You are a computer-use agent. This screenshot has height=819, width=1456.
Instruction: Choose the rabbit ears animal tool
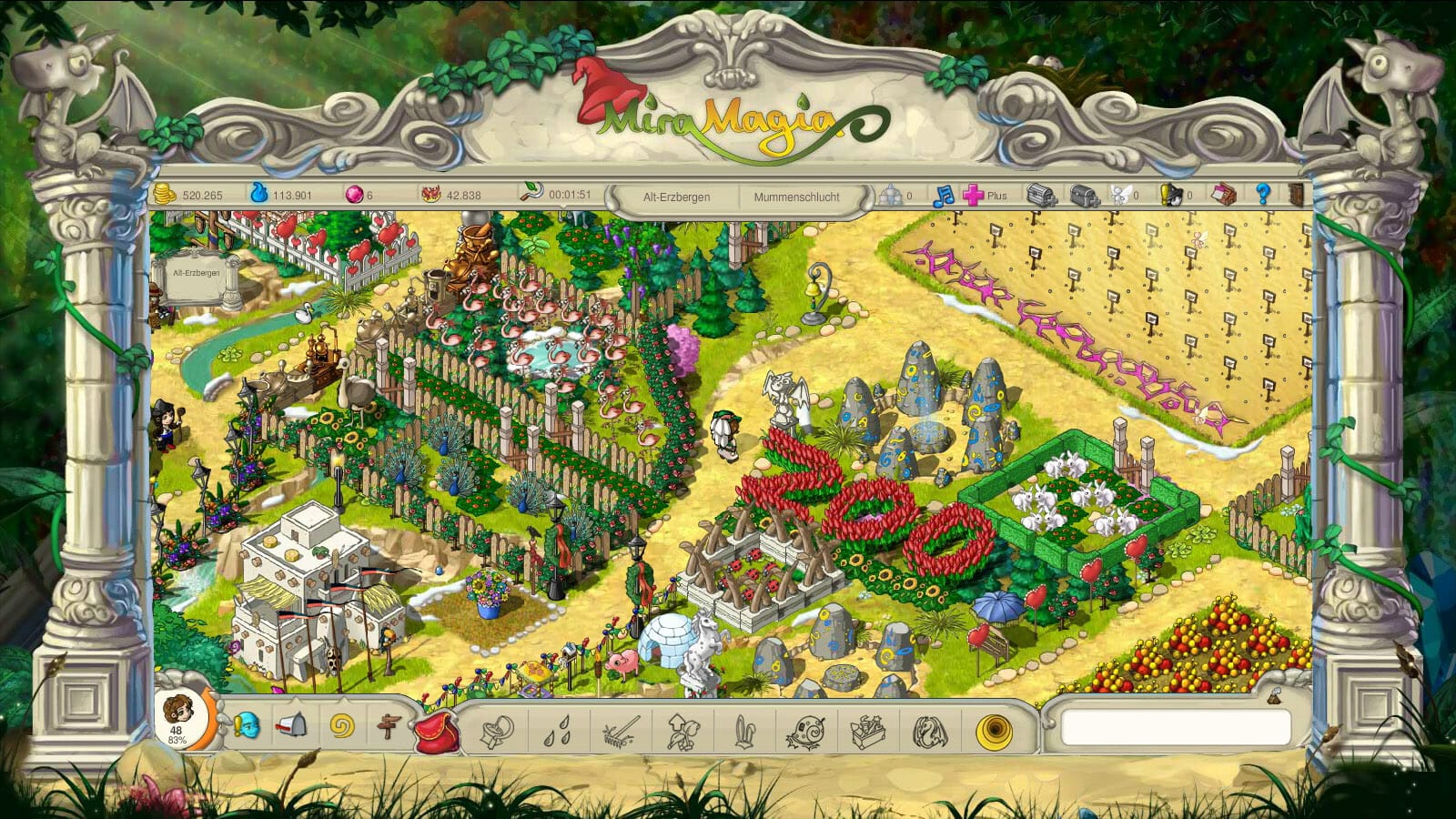point(745,731)
